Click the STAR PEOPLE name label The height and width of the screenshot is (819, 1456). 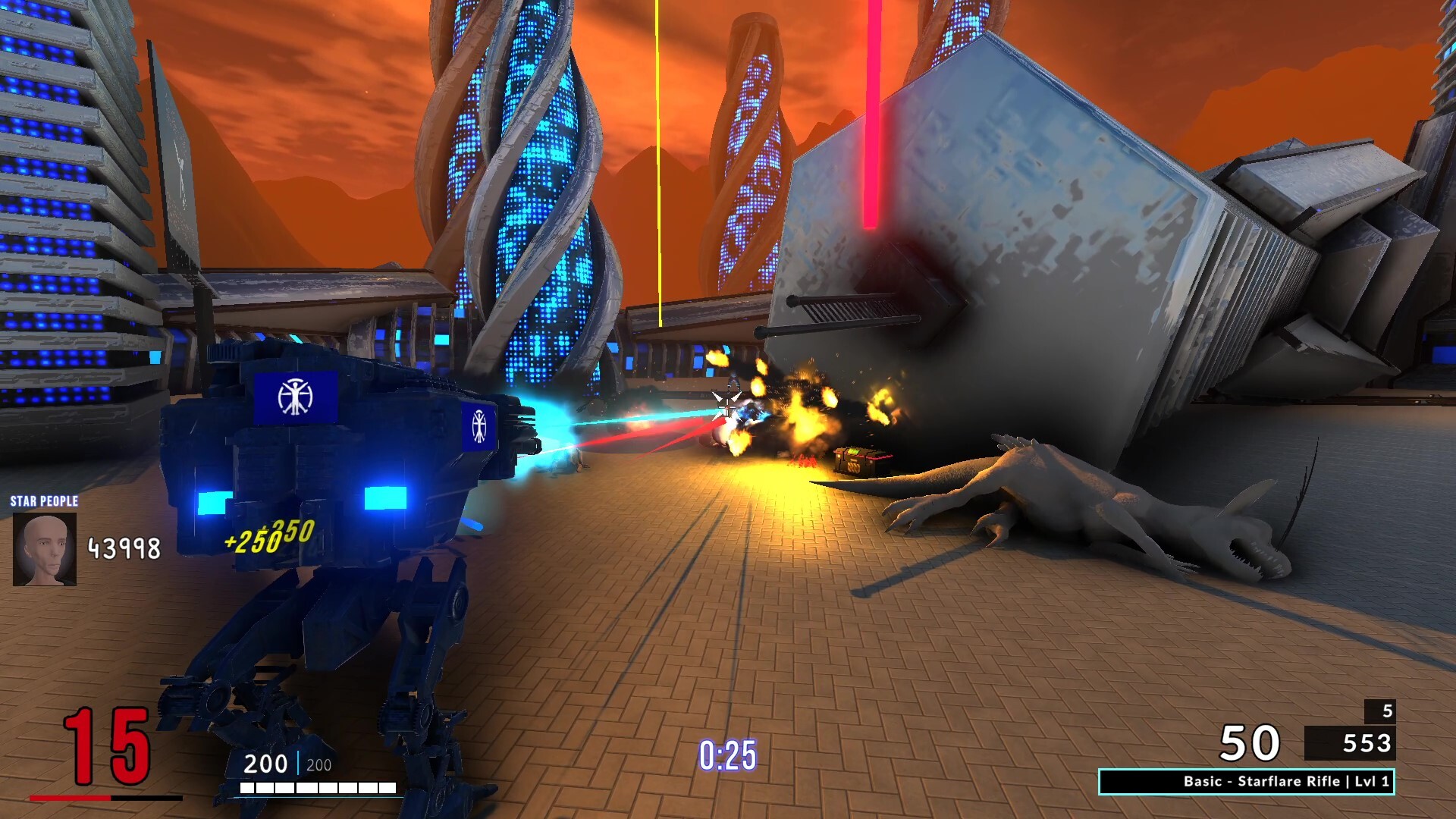(43, 502)
